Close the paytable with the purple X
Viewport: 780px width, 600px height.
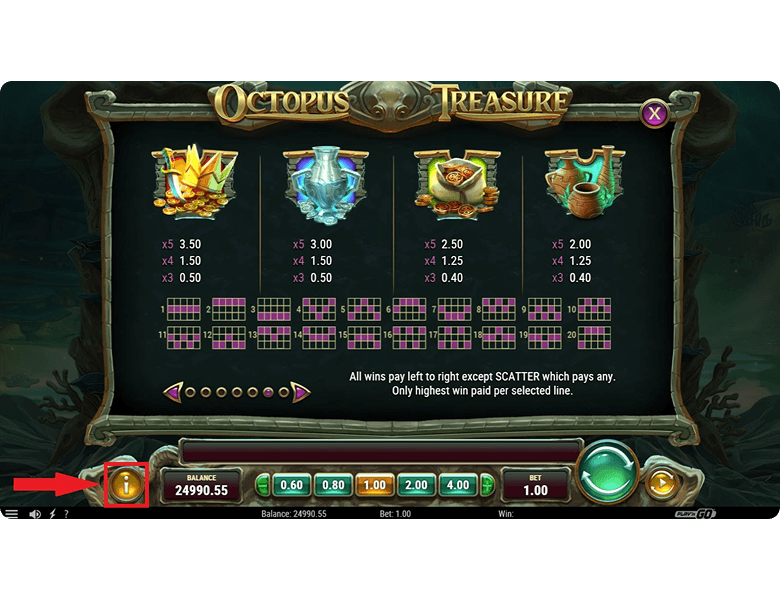coord(654,113)
